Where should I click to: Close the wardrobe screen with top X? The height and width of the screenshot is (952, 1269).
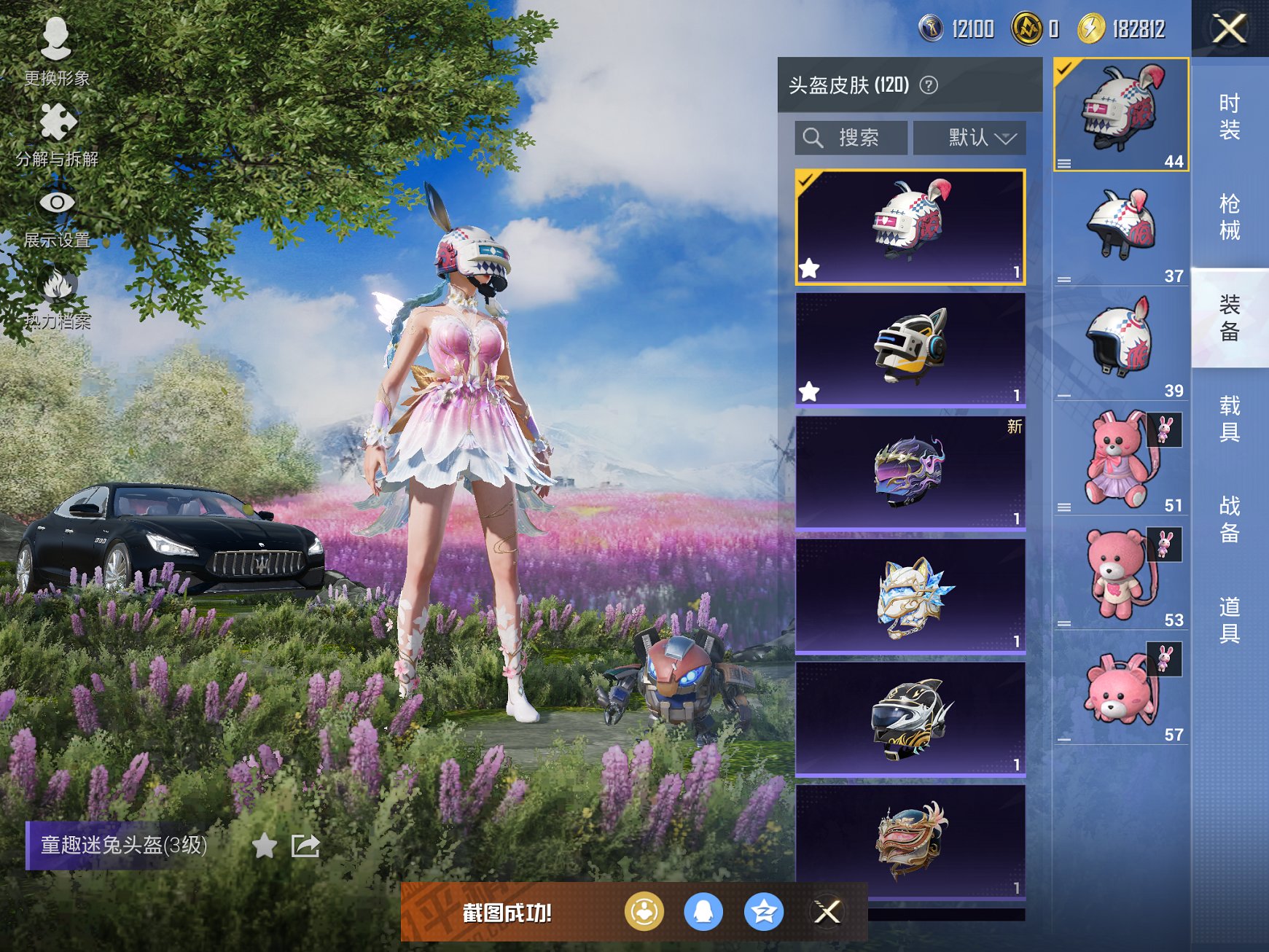coord(1229,29)
